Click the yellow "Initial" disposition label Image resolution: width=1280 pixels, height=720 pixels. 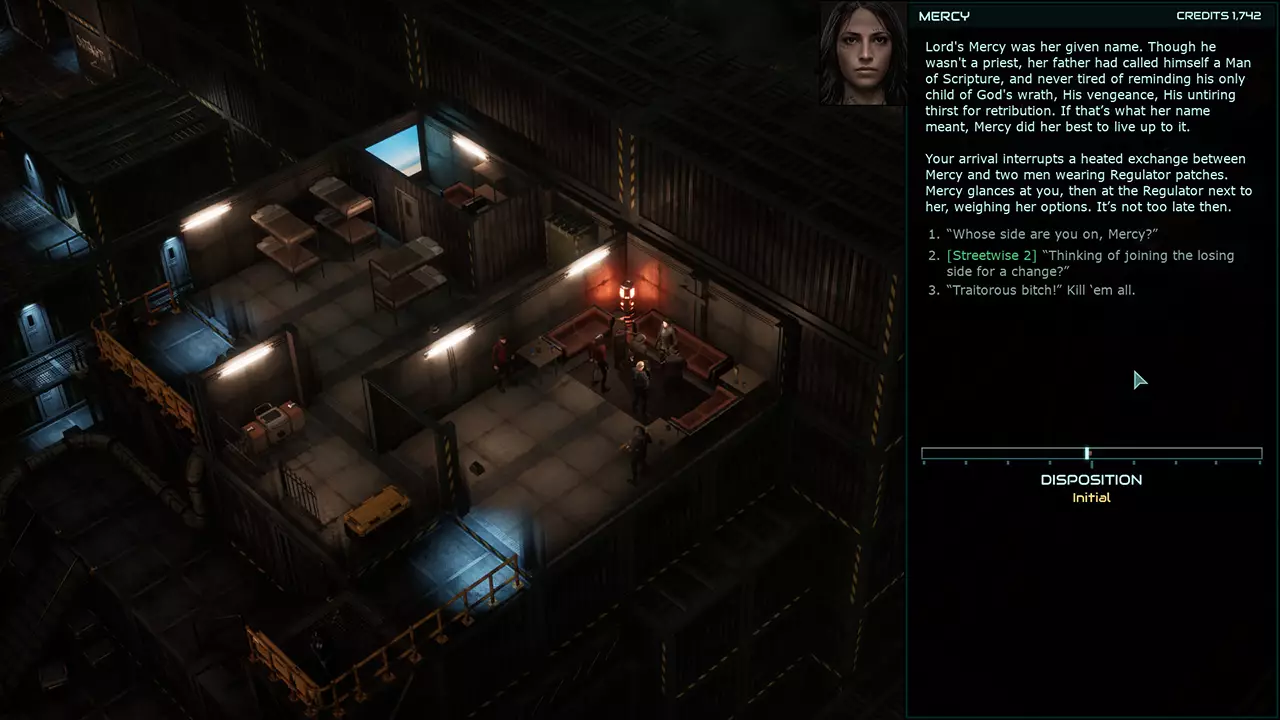point(1091,497)
